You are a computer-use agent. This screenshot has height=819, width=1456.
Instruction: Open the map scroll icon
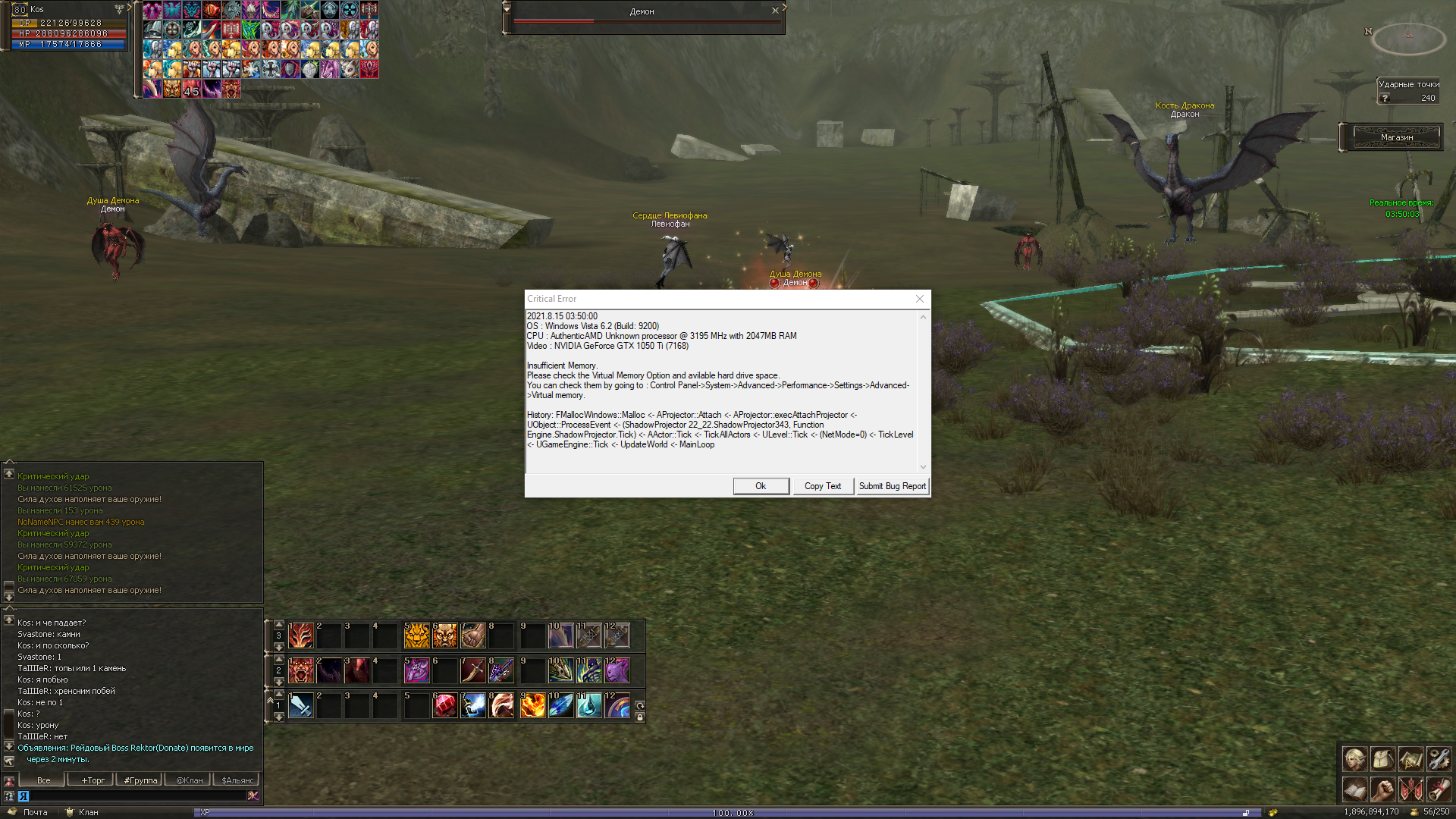1410,758
